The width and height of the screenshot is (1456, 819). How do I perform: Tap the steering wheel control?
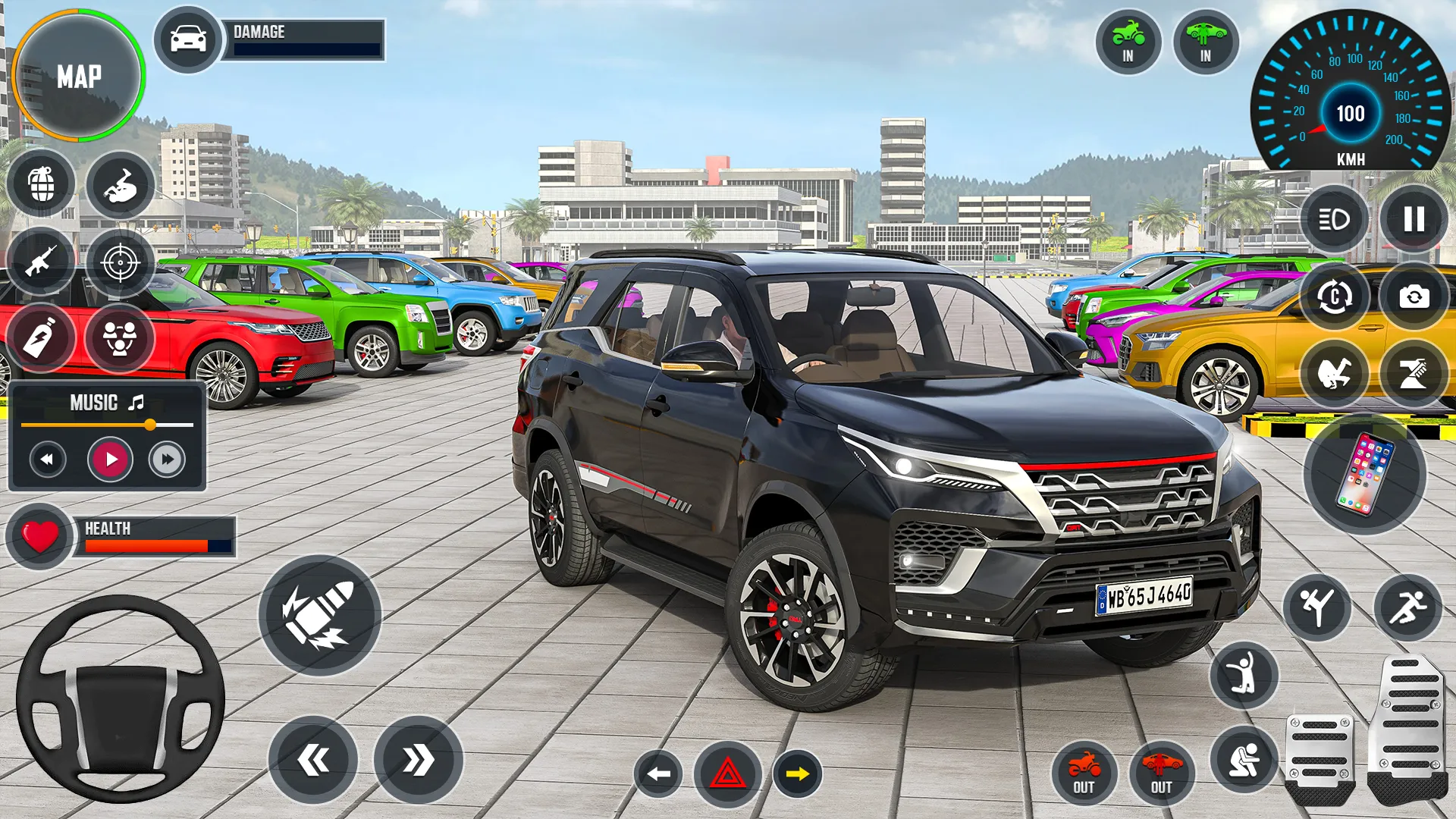120,699
